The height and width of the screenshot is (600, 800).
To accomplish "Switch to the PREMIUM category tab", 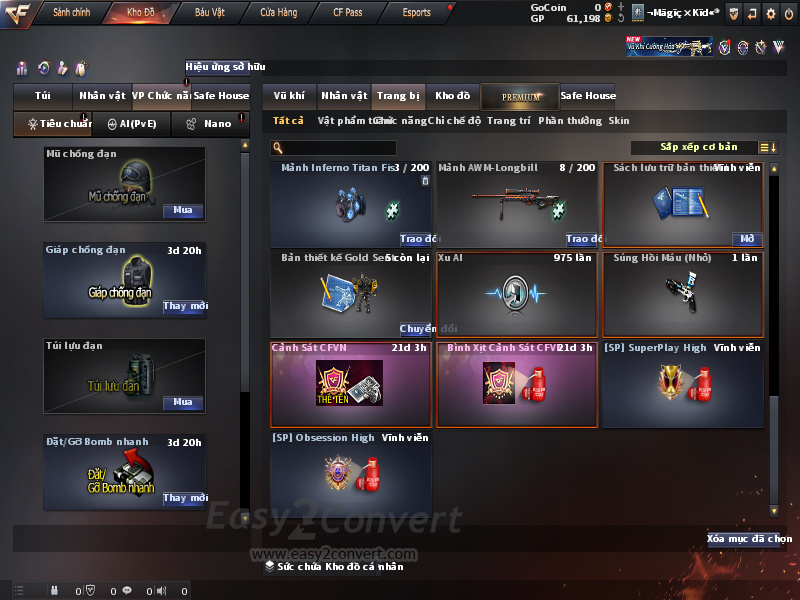I will click(520, 96).
